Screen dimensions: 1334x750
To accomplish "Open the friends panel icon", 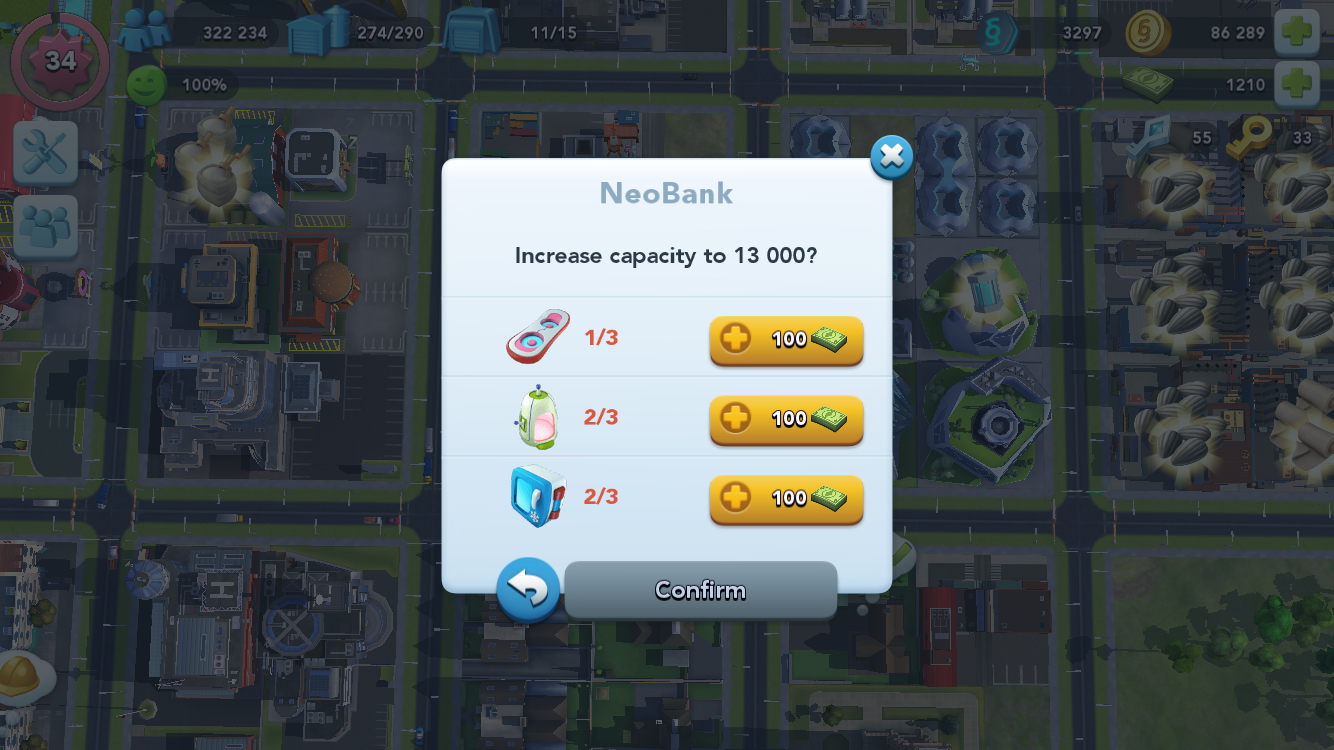I will (x=45, y=226).
